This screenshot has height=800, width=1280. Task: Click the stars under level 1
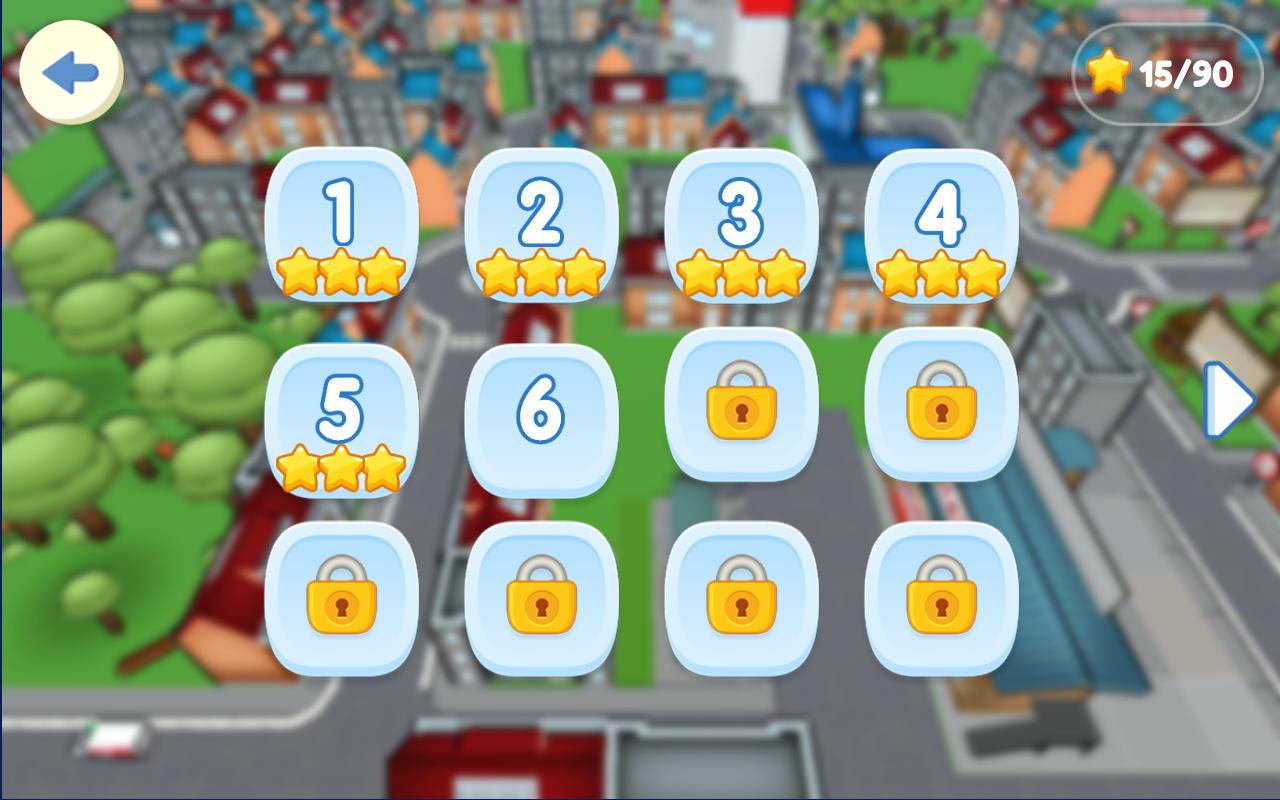[338, 272]
